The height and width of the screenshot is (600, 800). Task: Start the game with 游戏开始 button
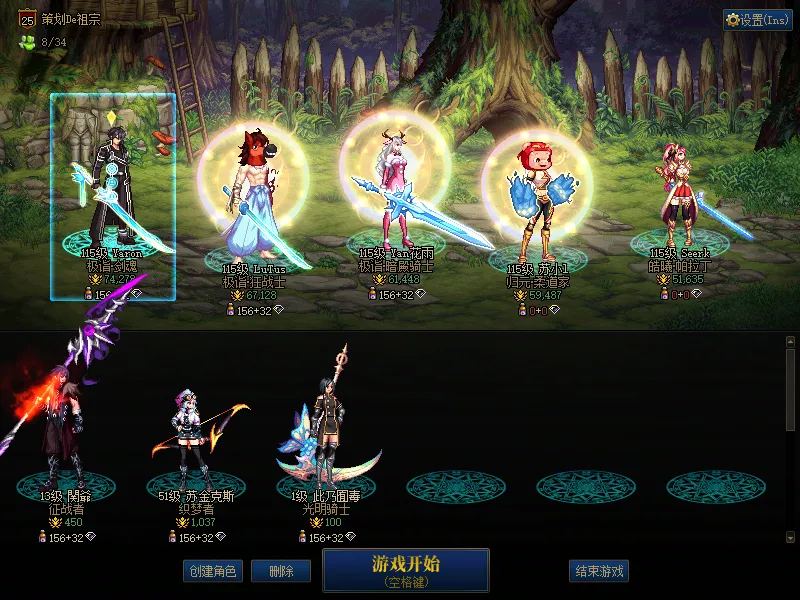pos(405,570)
